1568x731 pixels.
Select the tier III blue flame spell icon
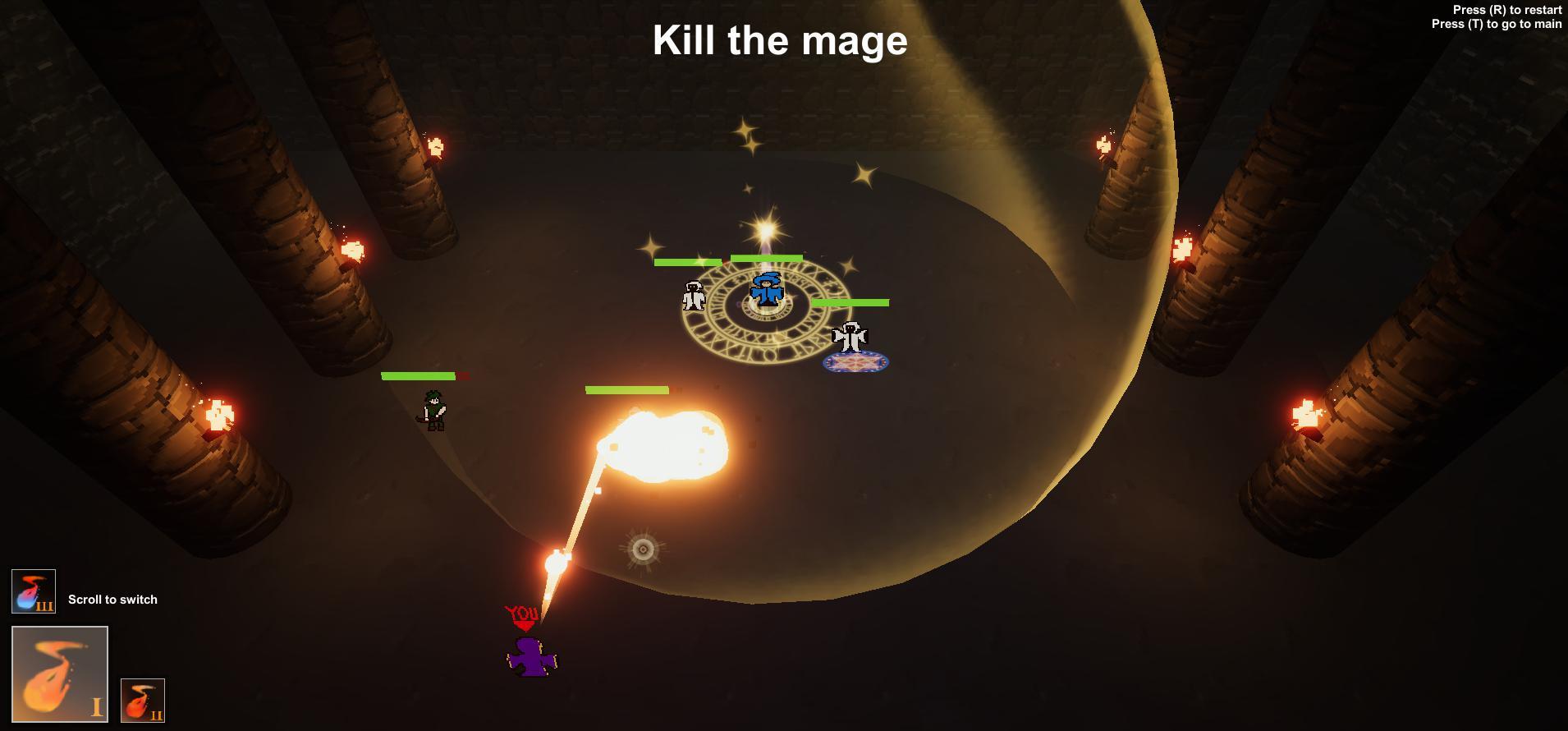pos(33,593)
